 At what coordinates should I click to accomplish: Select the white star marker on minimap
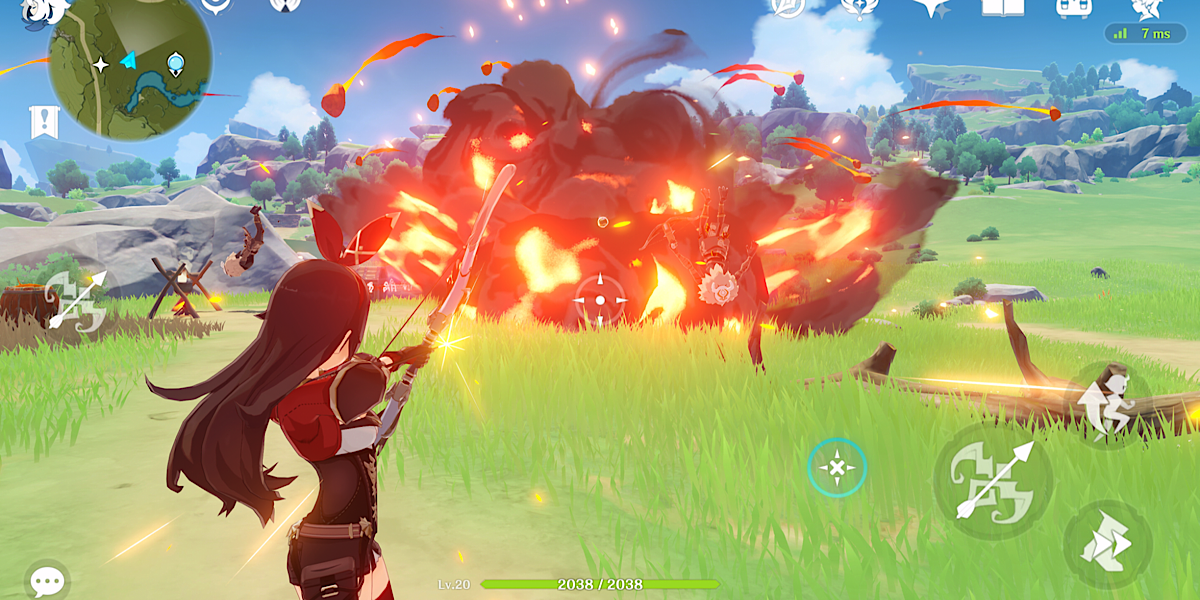pyautogui.click(x=100, y=65)
